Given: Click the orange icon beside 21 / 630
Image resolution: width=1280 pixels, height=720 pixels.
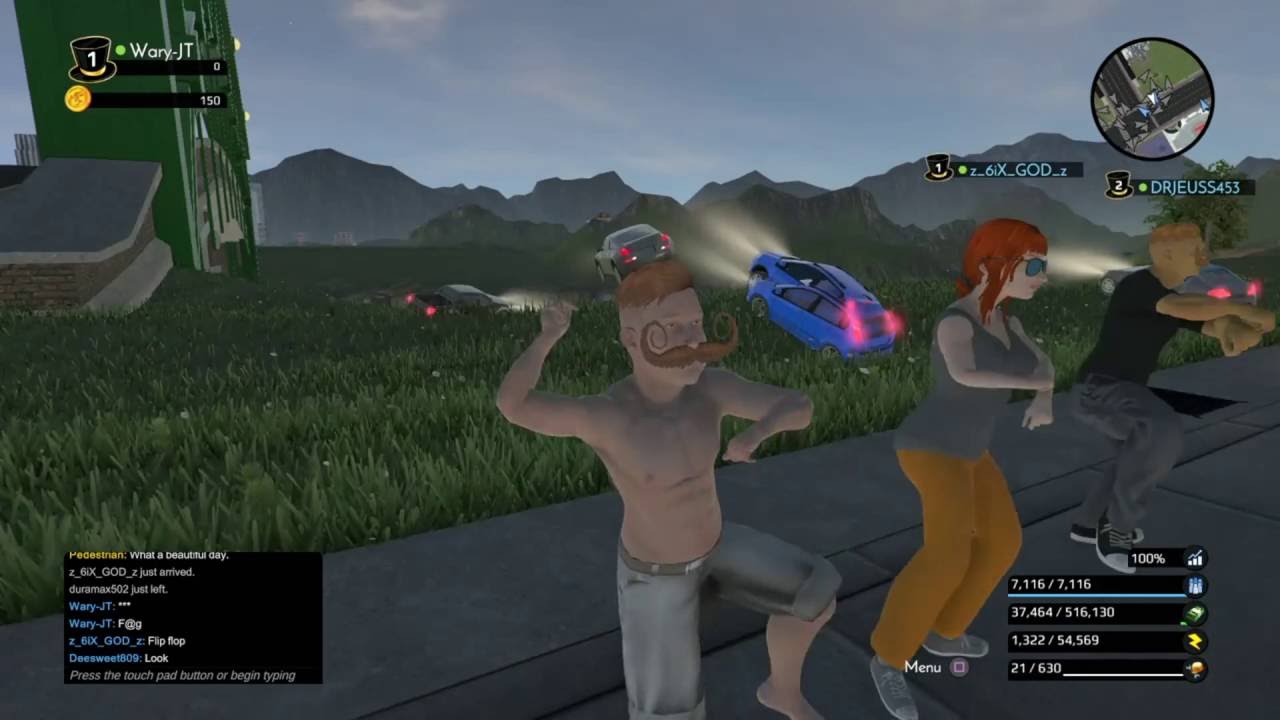Looking at the screenshot, I should 1194,669.
